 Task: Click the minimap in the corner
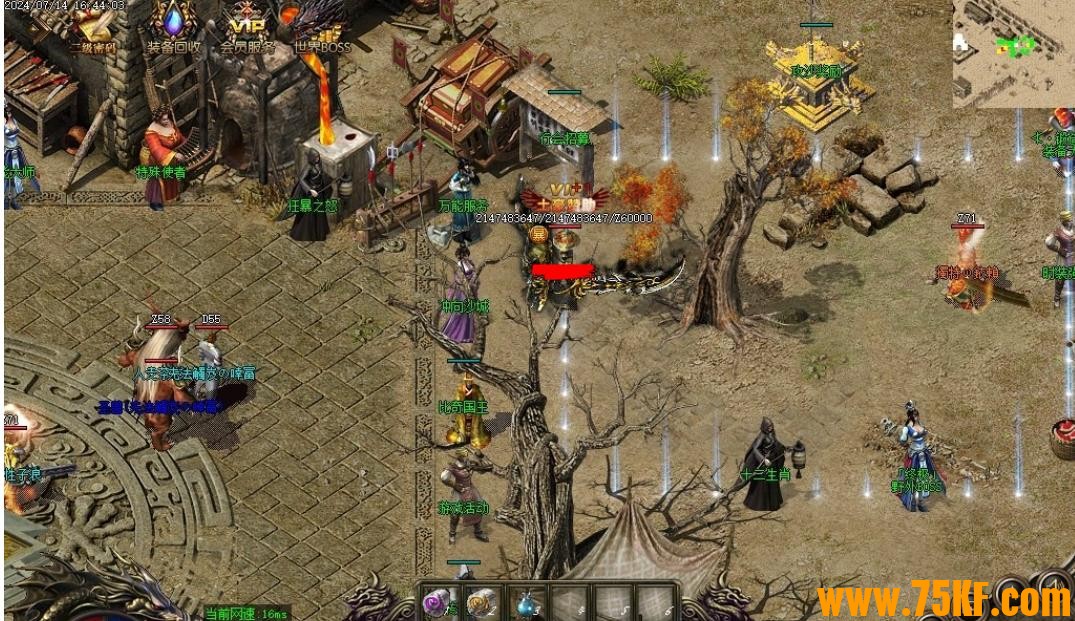(x=1012, y=52)
